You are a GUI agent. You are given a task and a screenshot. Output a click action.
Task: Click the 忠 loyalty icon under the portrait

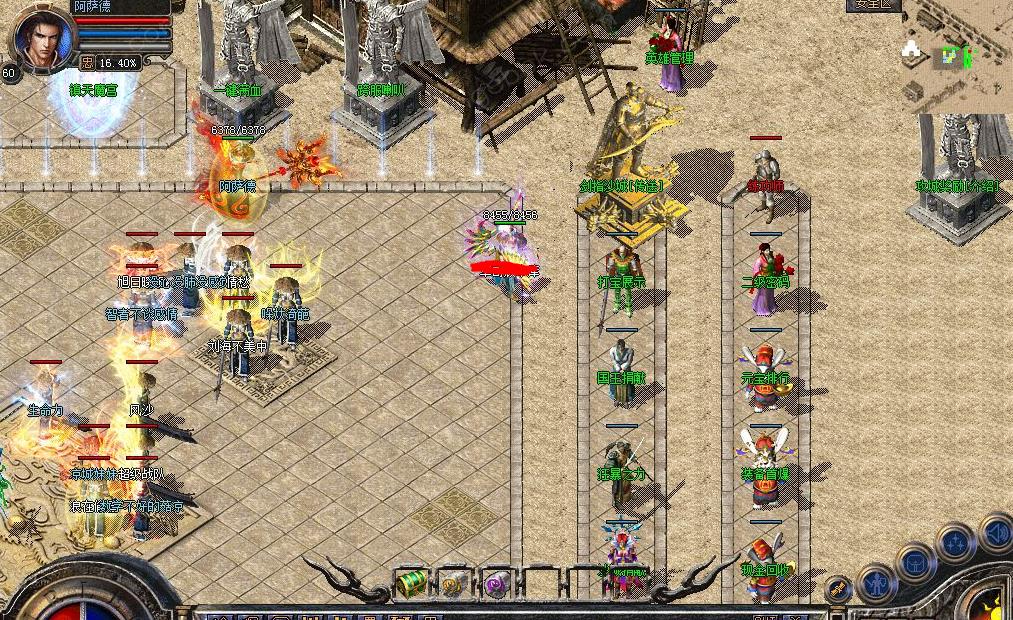88,62
